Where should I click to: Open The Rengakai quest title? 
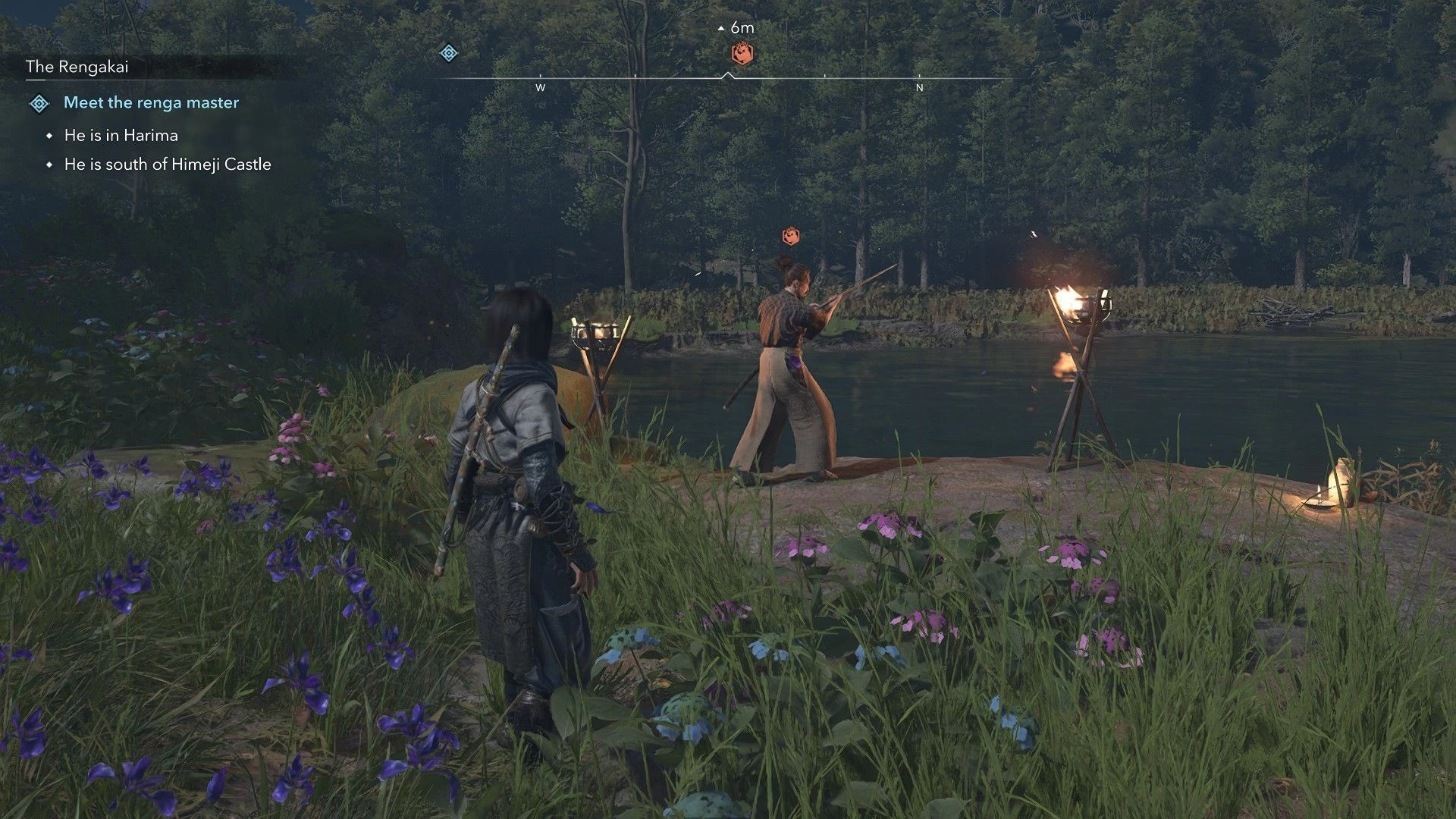(x=77, y=67)
